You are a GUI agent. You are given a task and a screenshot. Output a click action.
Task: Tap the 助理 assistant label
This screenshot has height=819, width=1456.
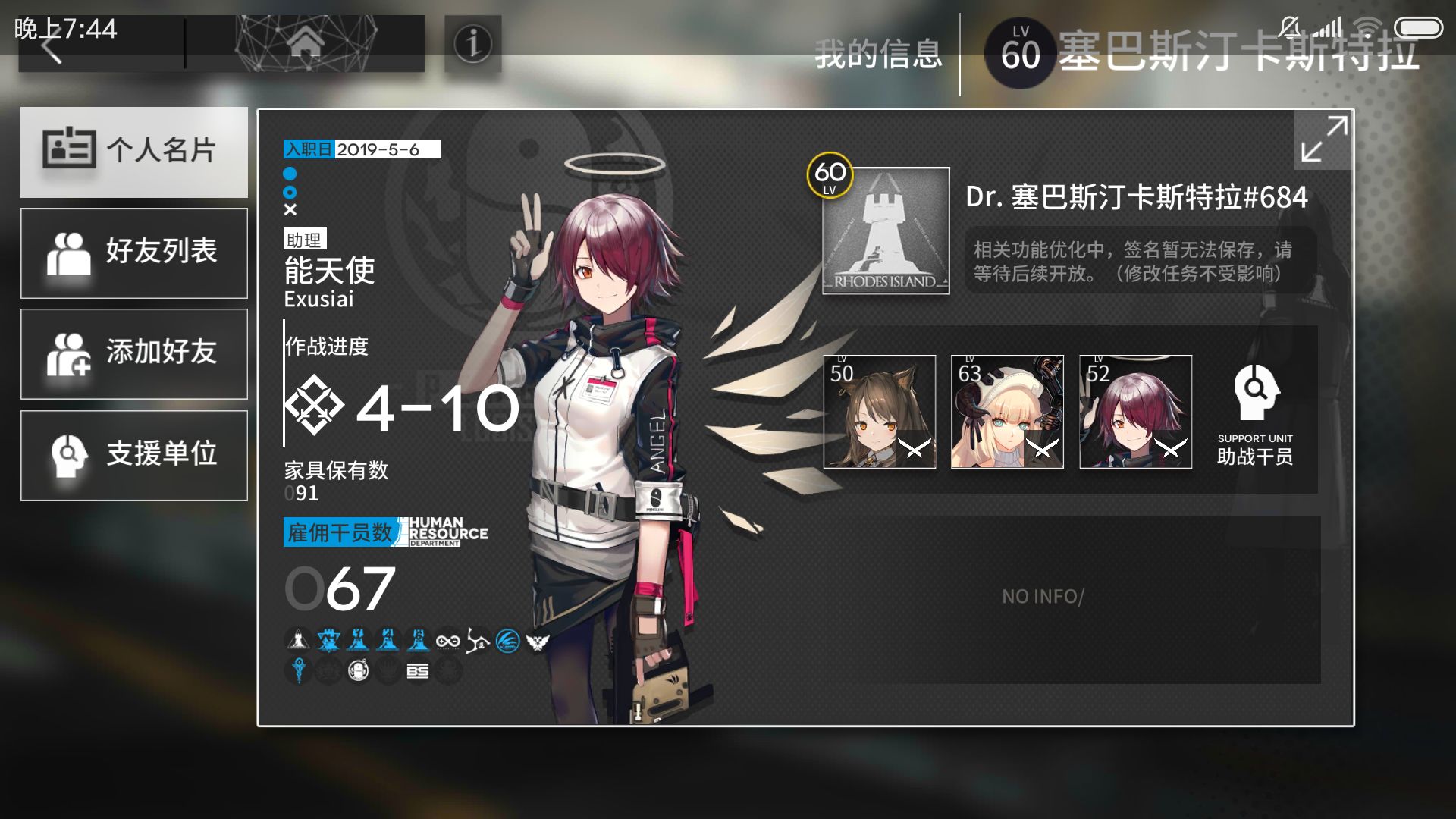coord(304,240)
